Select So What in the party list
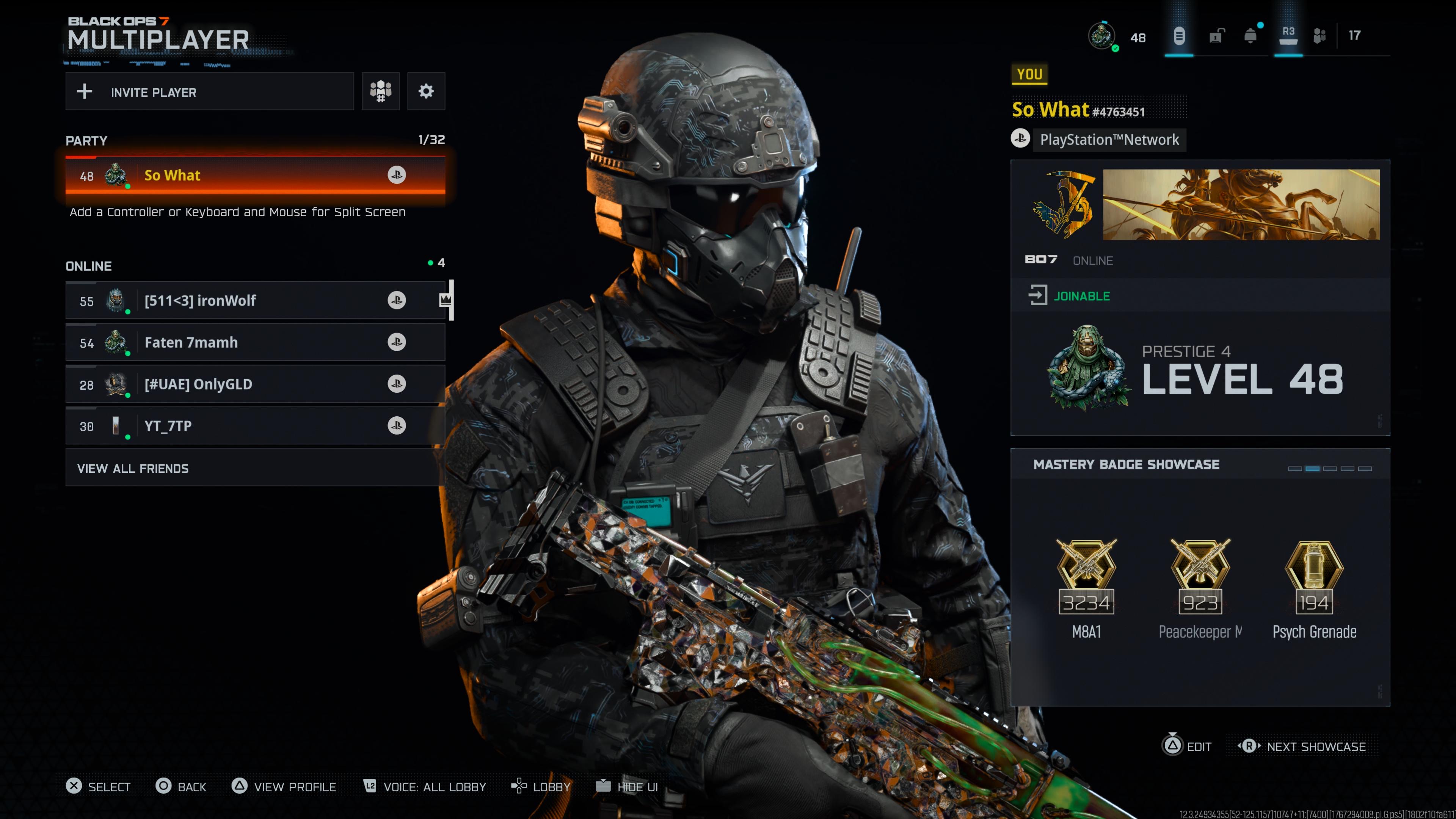1456x819 pixels. [x=255, y=175]
